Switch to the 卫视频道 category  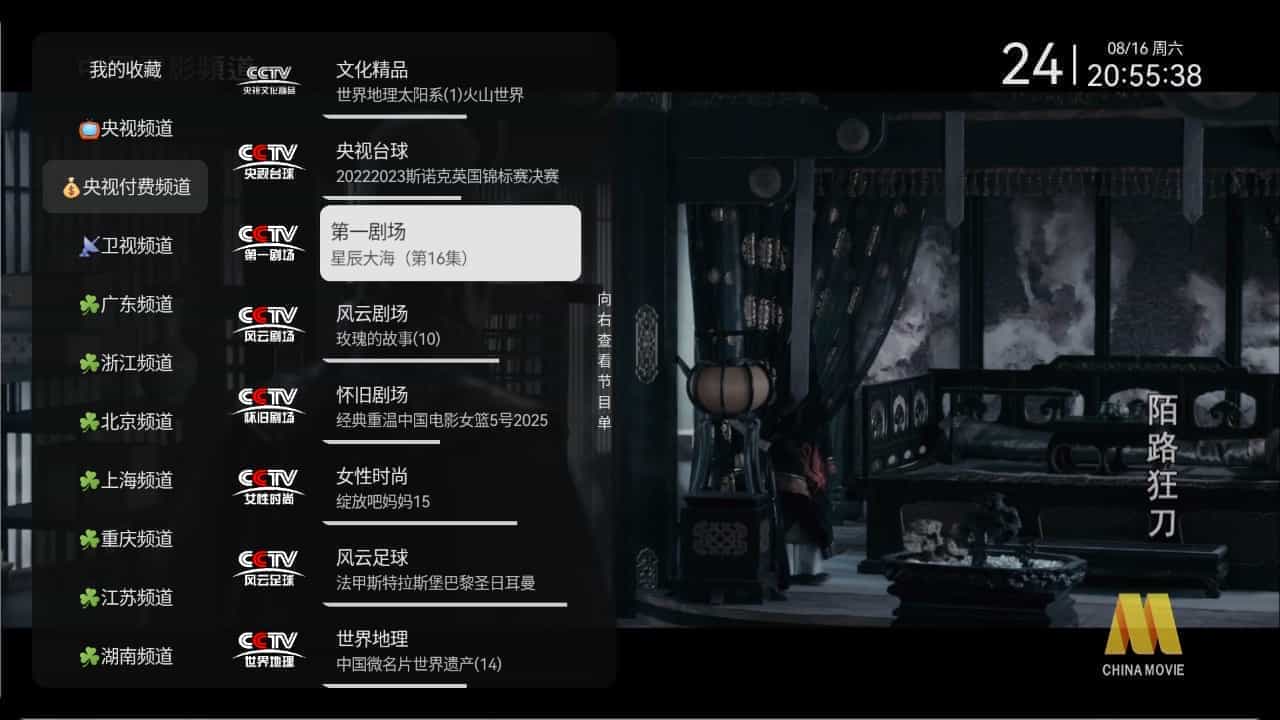(122, 246)
